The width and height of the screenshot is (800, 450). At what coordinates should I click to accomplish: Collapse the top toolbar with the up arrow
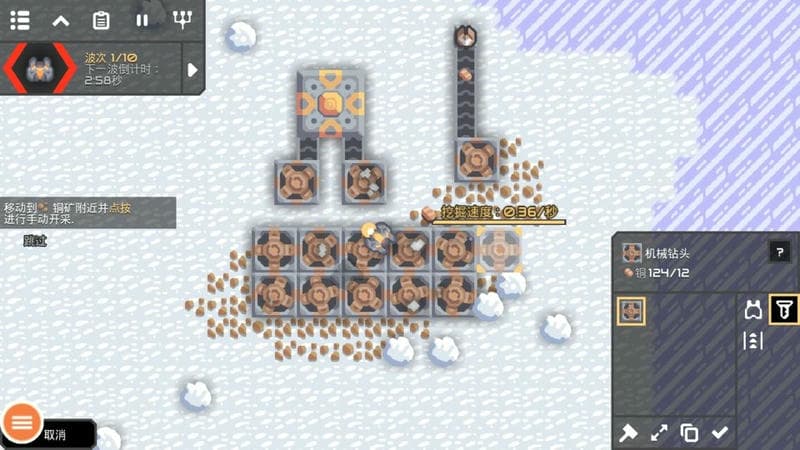tap(61, 19)
